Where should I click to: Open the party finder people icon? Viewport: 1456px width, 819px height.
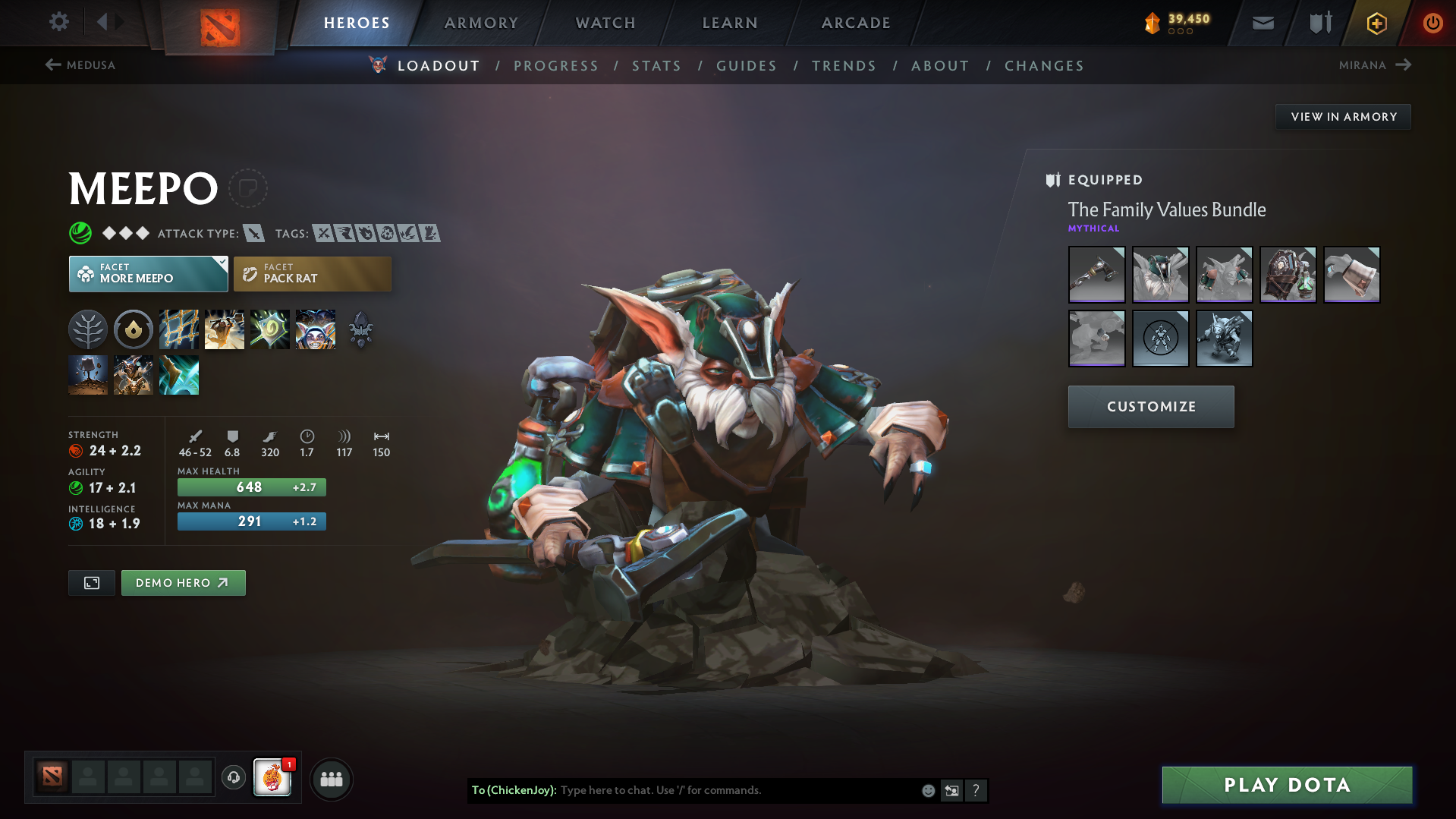[x=332, y=779]
